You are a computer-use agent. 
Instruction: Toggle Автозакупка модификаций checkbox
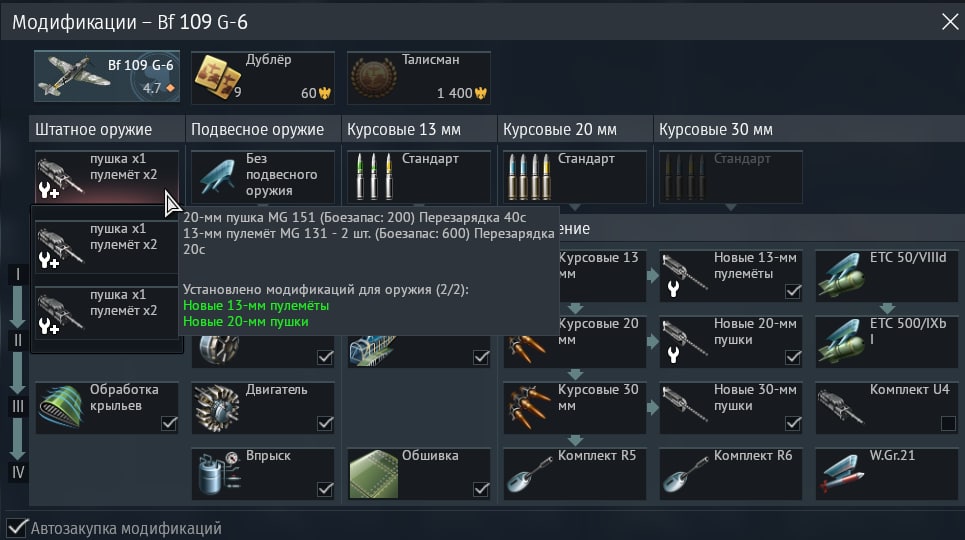tap(17, 527)
